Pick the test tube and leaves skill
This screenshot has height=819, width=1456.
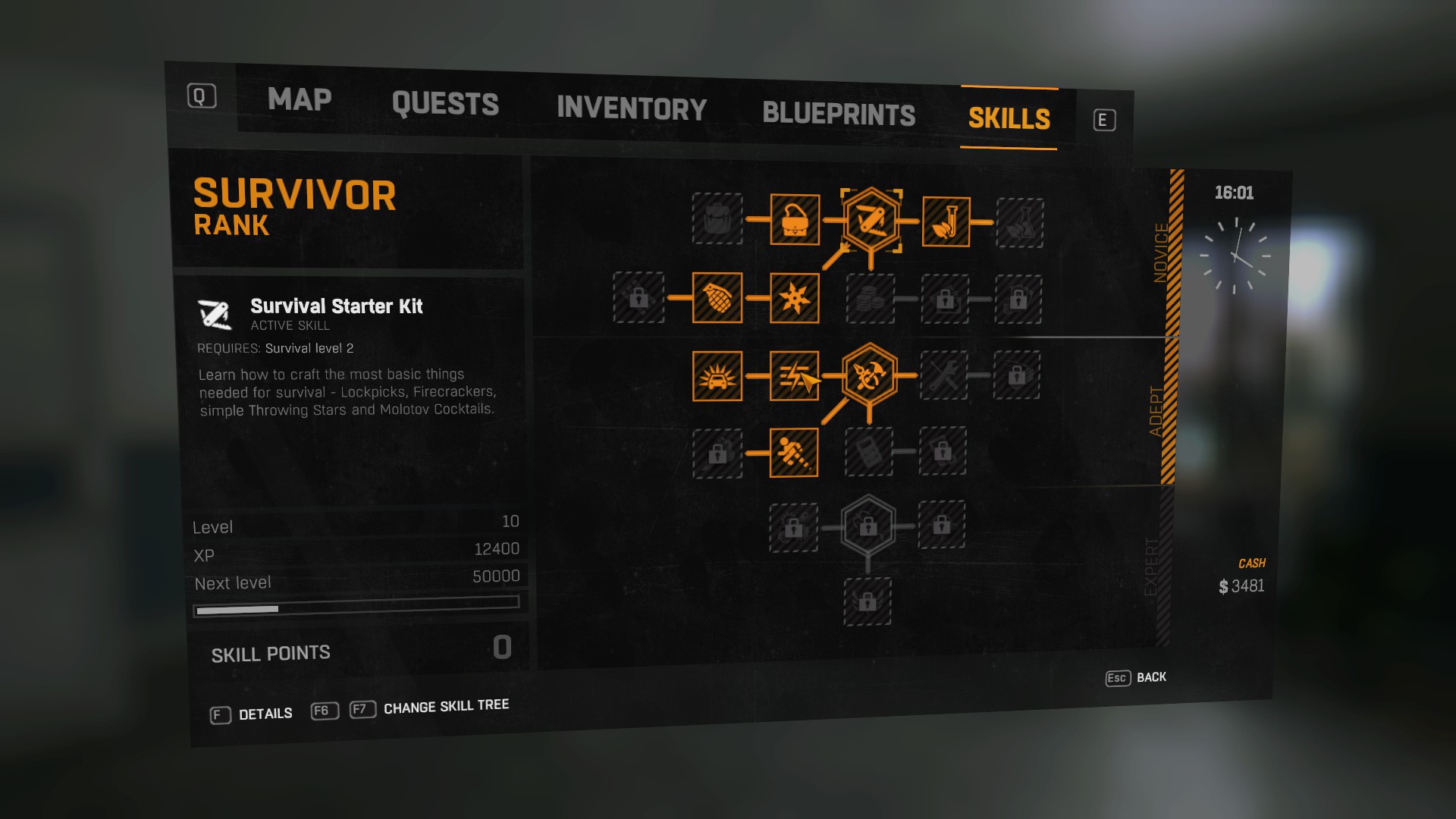point(946,222)
